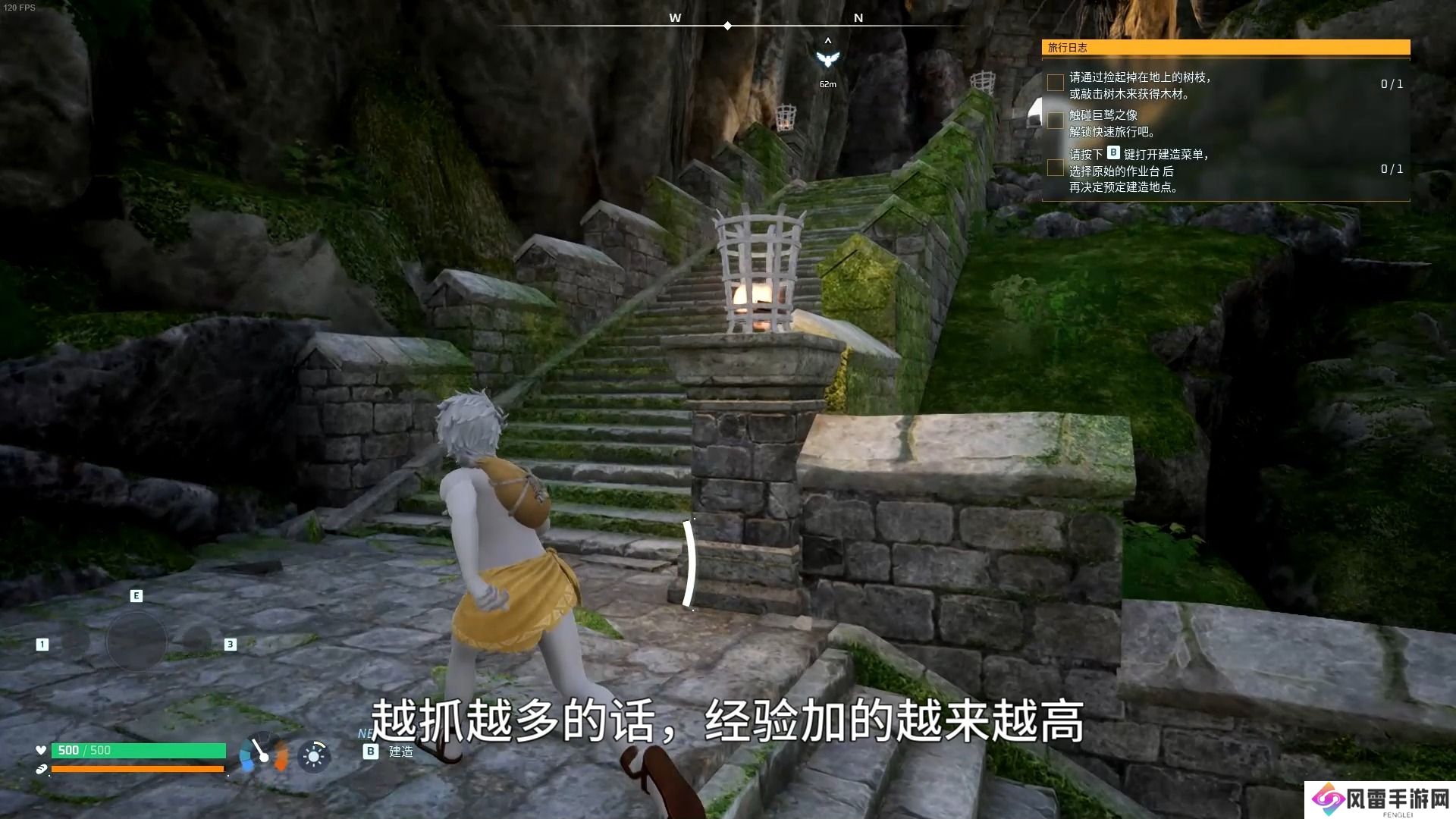Screen dimensions: 1456x819
Task: Click the B key icon inside the quest text
Action: [1113, 152]
